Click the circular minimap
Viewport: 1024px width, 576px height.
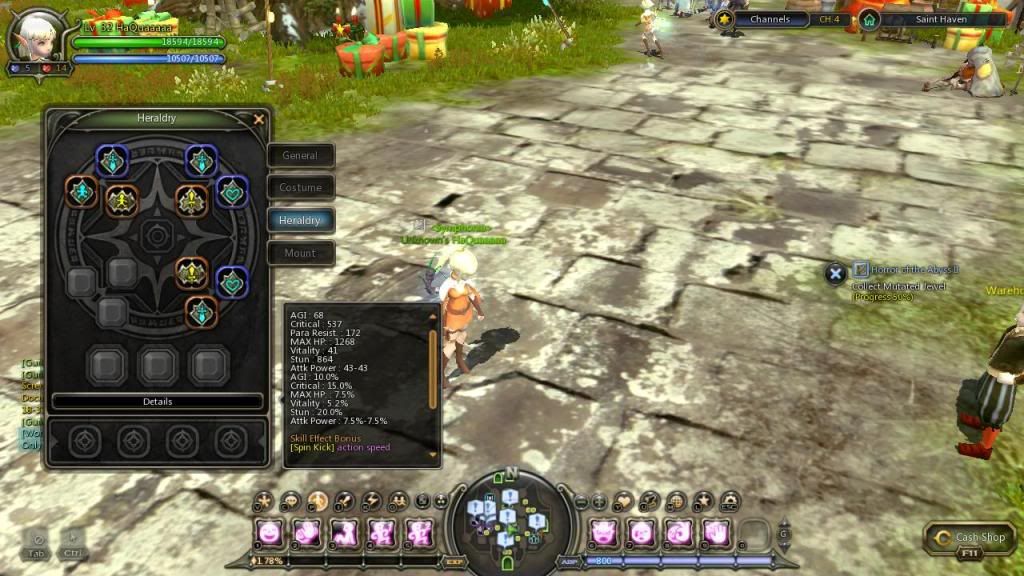click(x=511, y=516)
